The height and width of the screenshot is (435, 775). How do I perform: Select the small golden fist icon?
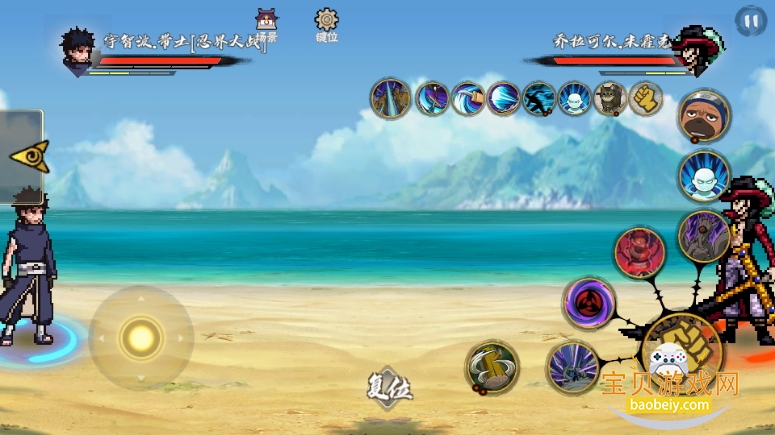coord(646,98)
